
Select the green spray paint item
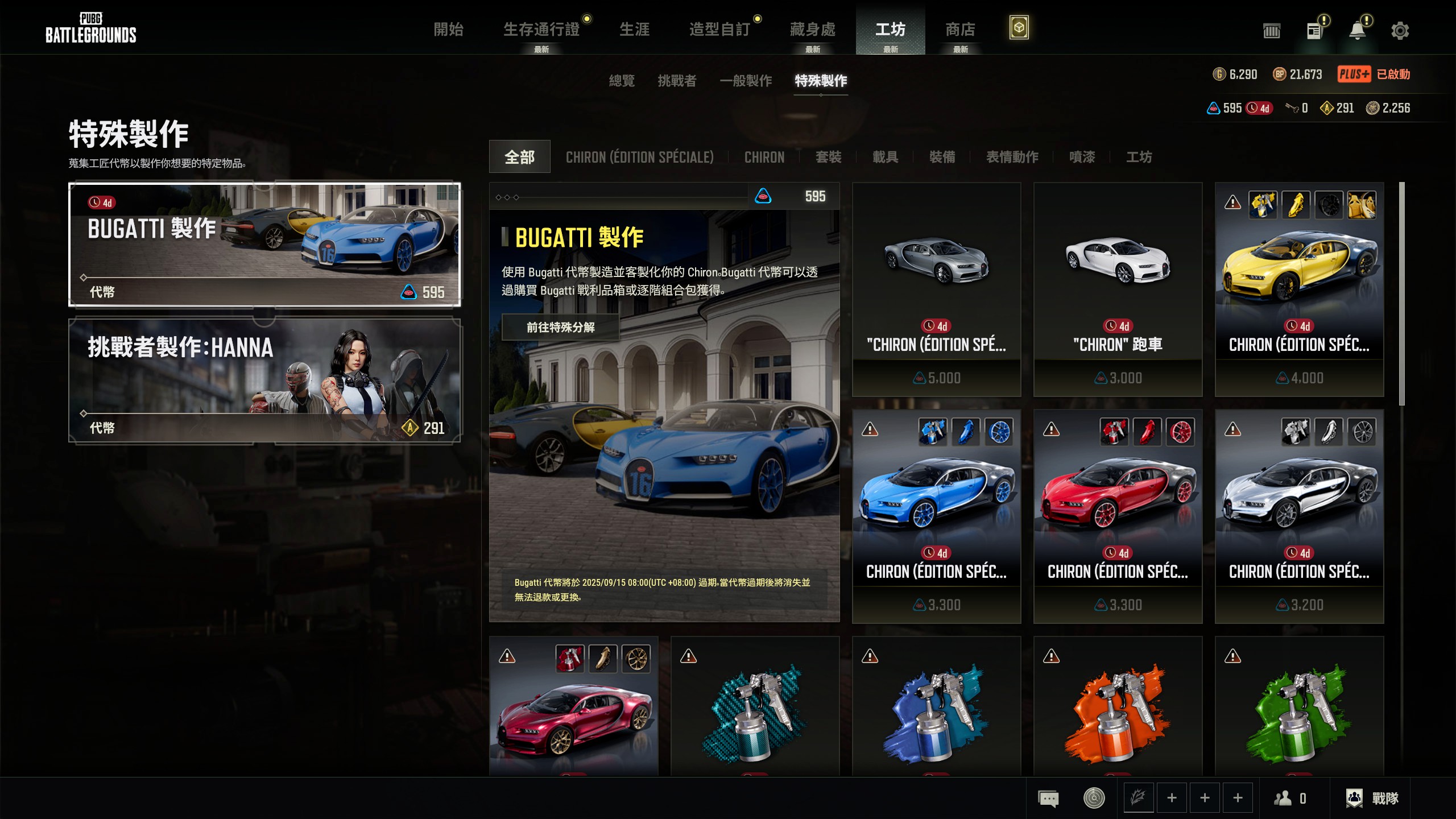point(1299,708)
